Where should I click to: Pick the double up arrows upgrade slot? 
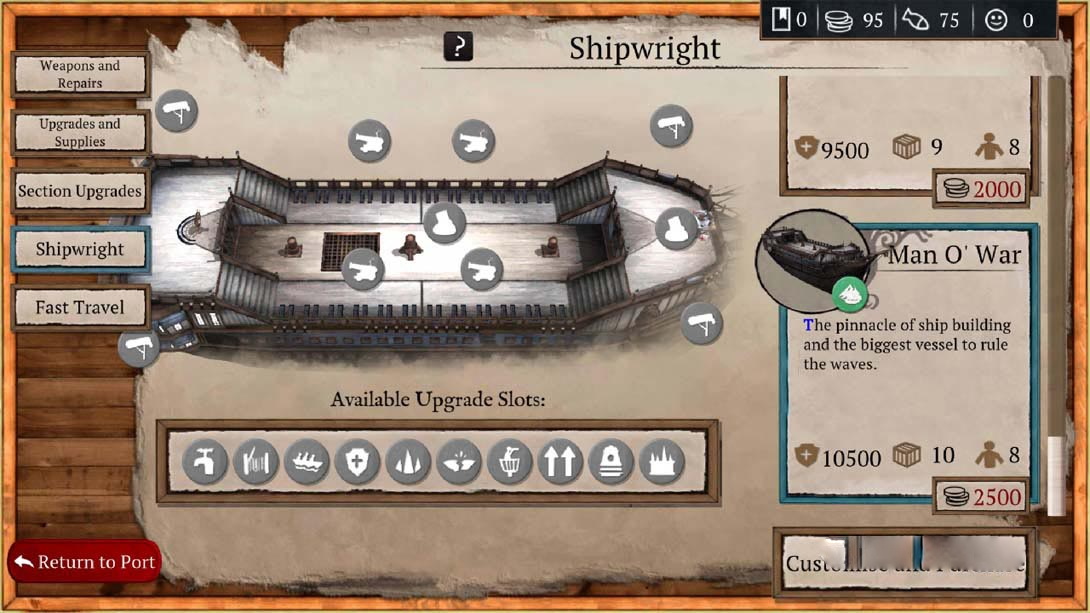[561, 463]
